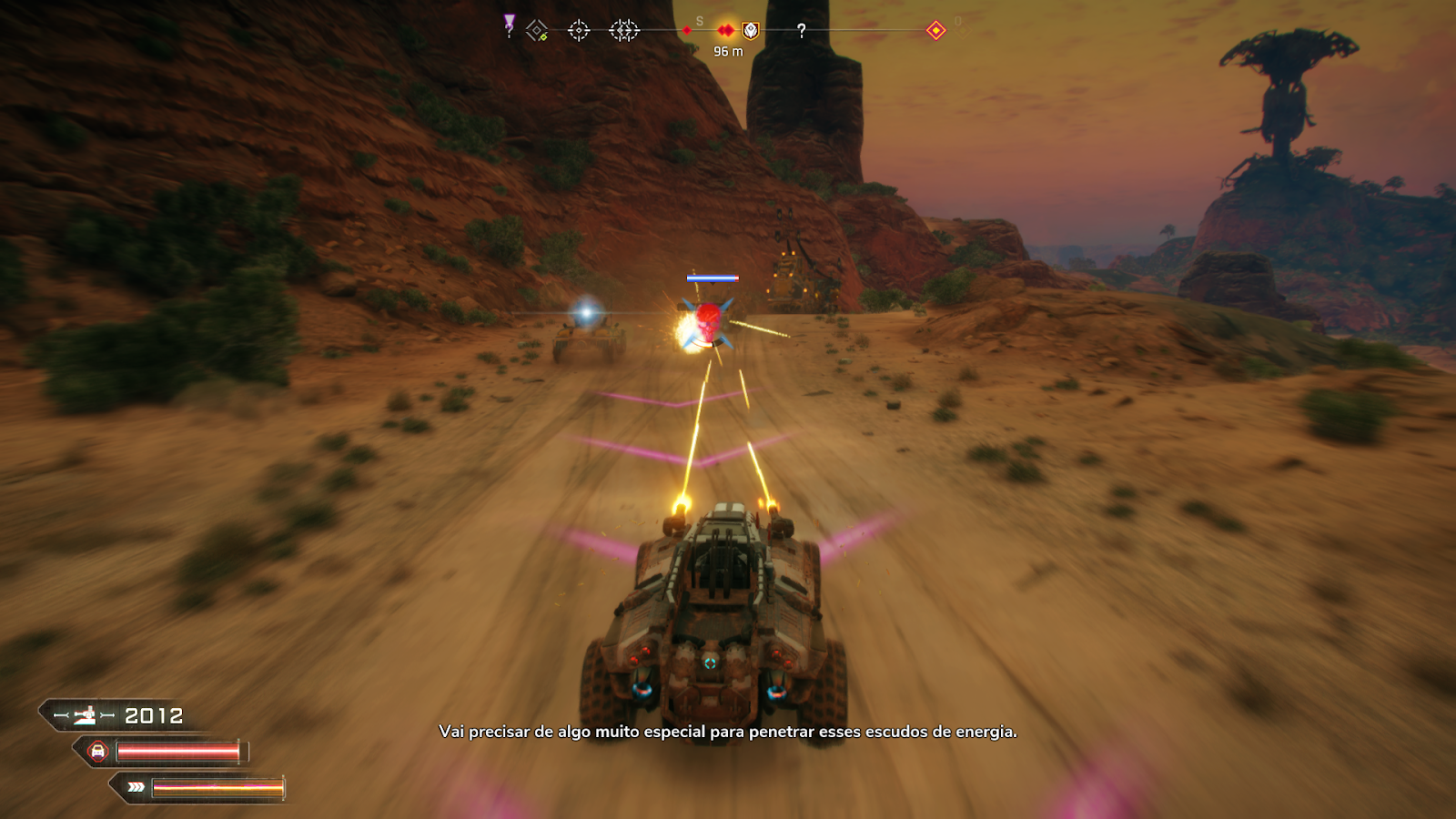Click the gold shield badge above the 96 m label
1456x819 pixels.
tap(750, 31)
